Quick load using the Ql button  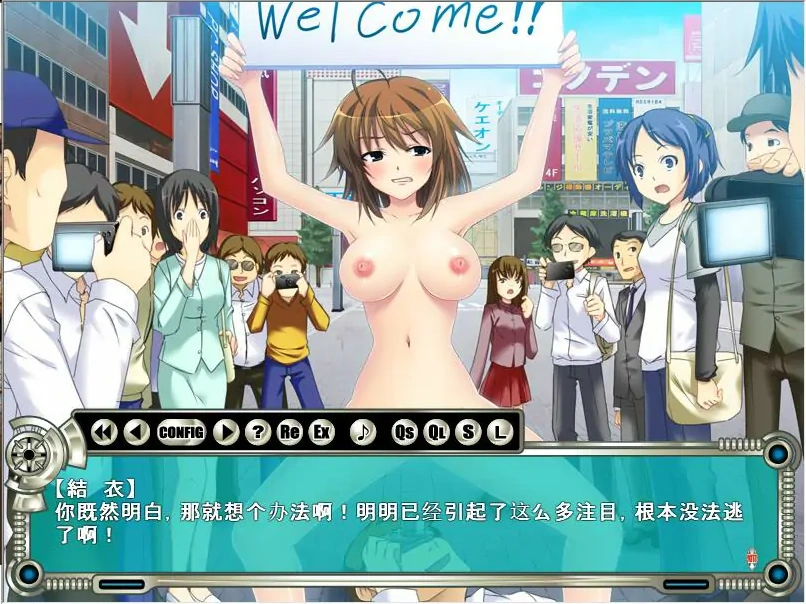(436, 432)
